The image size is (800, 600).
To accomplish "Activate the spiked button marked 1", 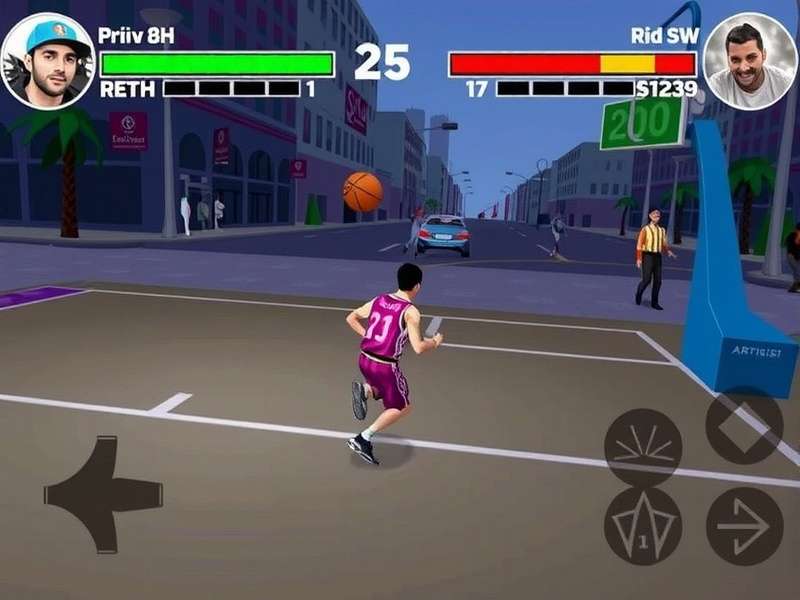I will click(643, 525).
